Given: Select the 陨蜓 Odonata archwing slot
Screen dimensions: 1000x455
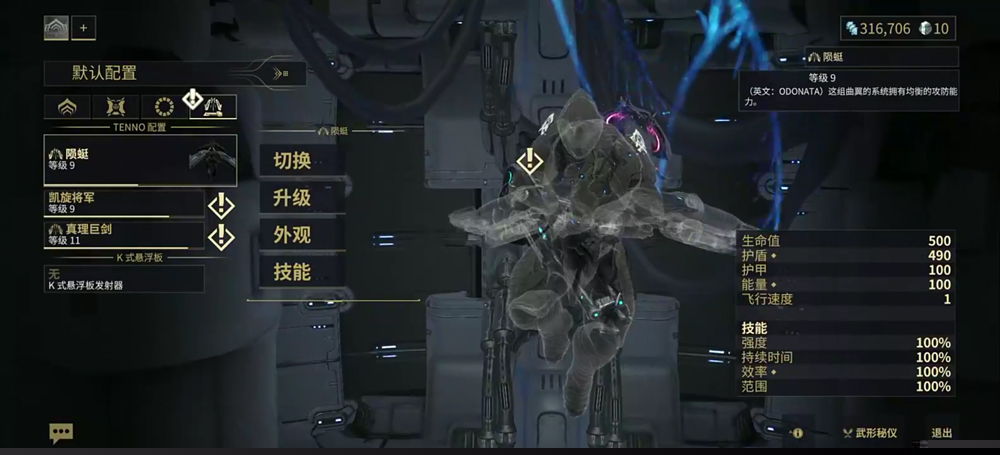Looking at the screenshot, I should point(140,160).
